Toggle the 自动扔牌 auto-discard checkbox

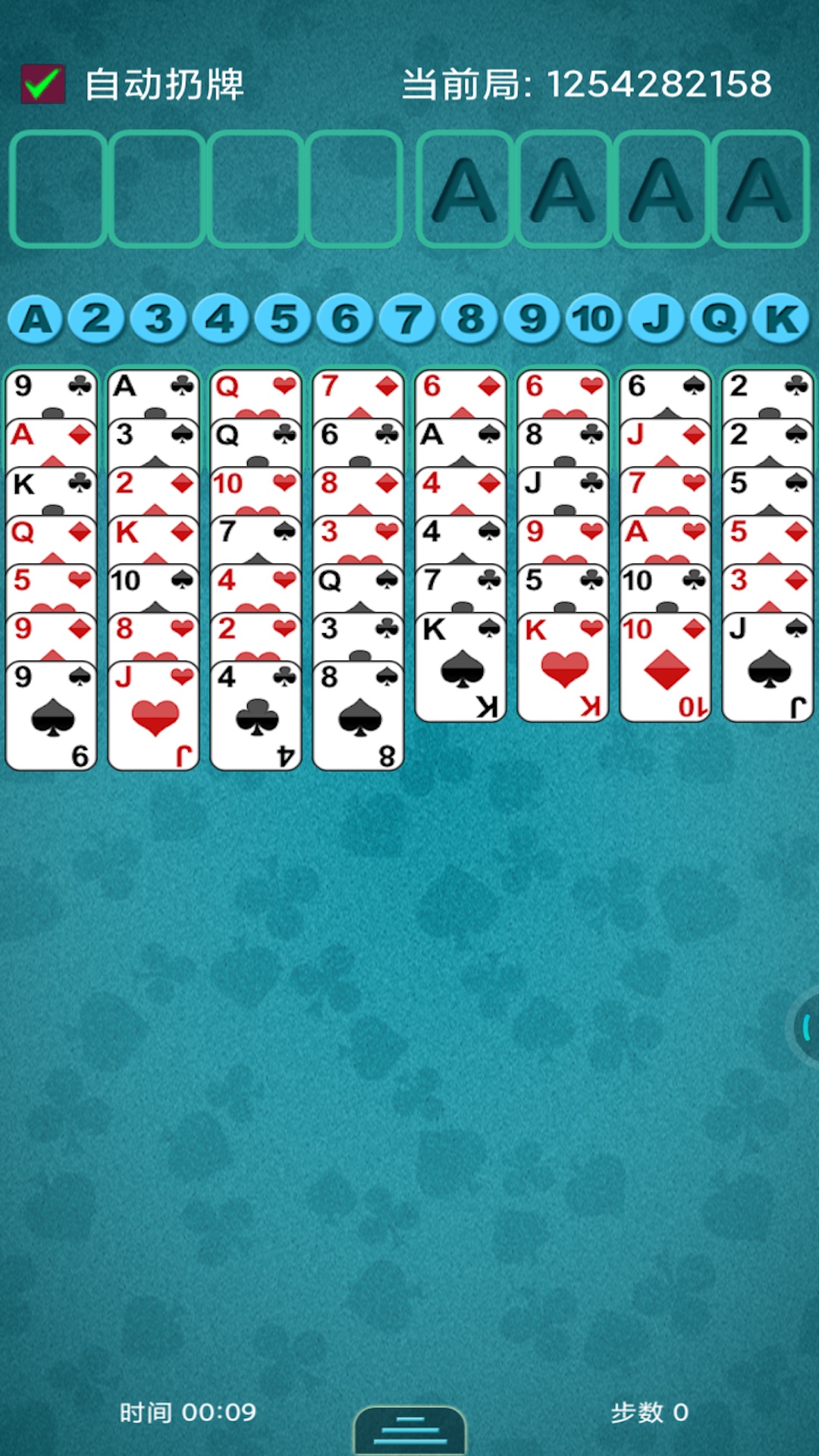(x=43, y=83)
